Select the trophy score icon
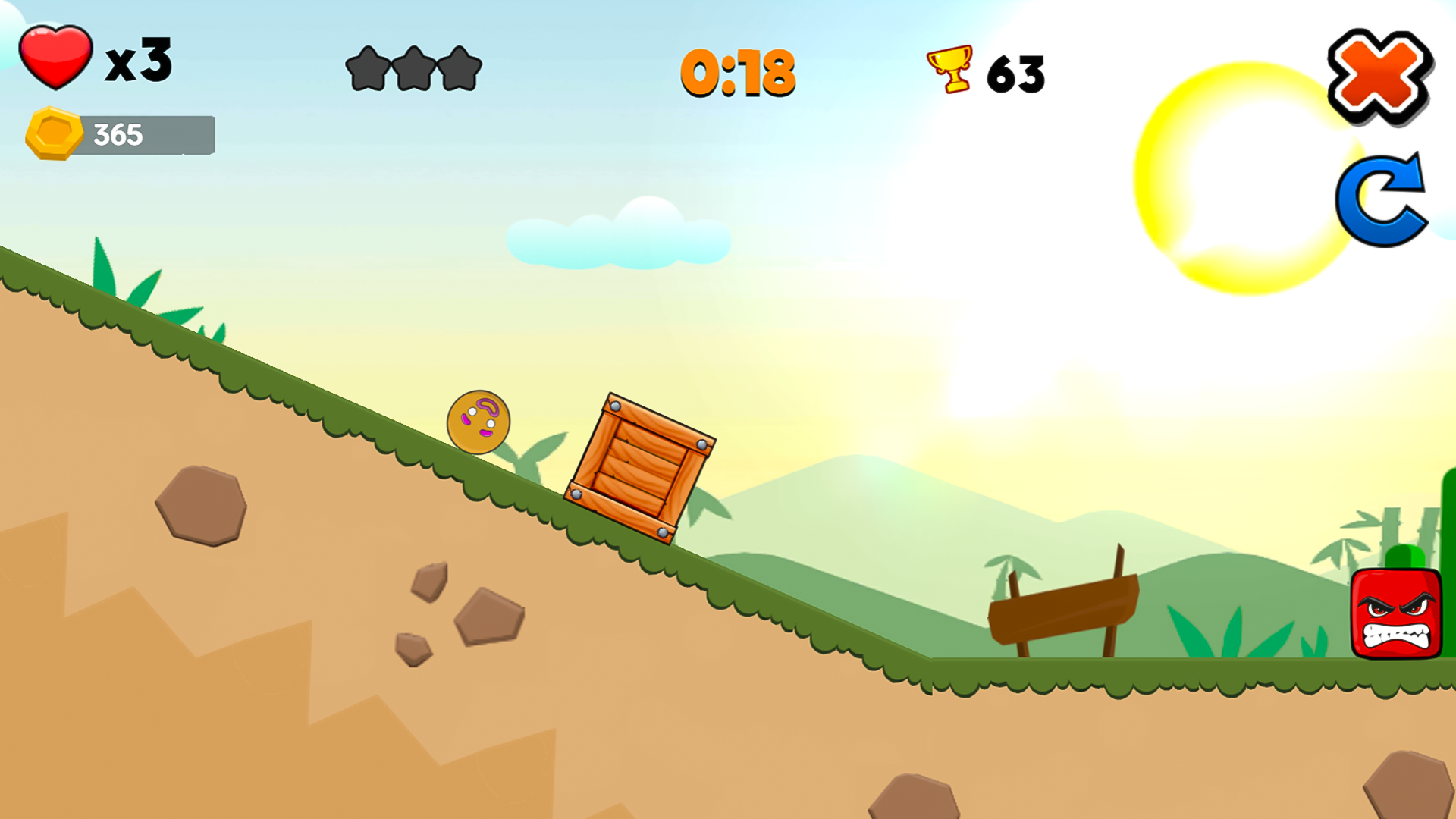The width and height of the screenshot is (1456, 819). 948,68
